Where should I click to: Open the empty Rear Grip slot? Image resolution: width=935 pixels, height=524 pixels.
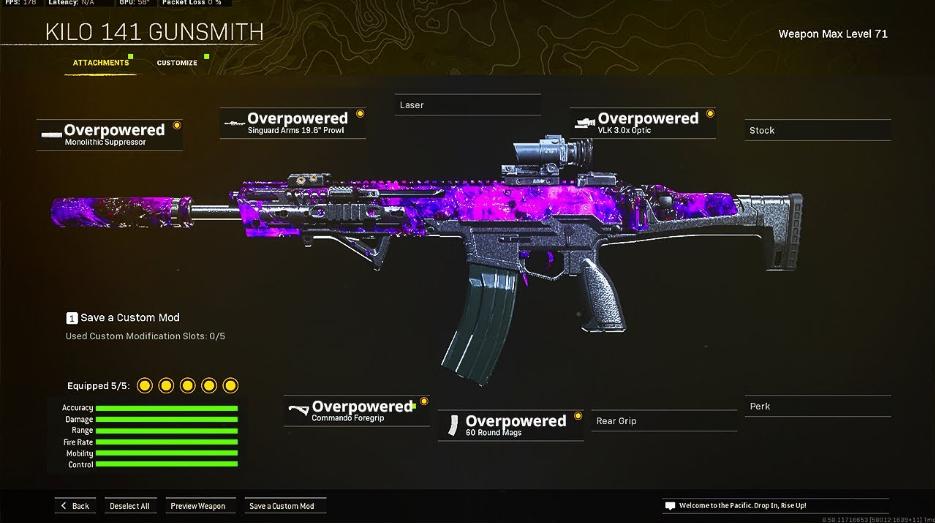pyautogui.click(x=663, y=421)
